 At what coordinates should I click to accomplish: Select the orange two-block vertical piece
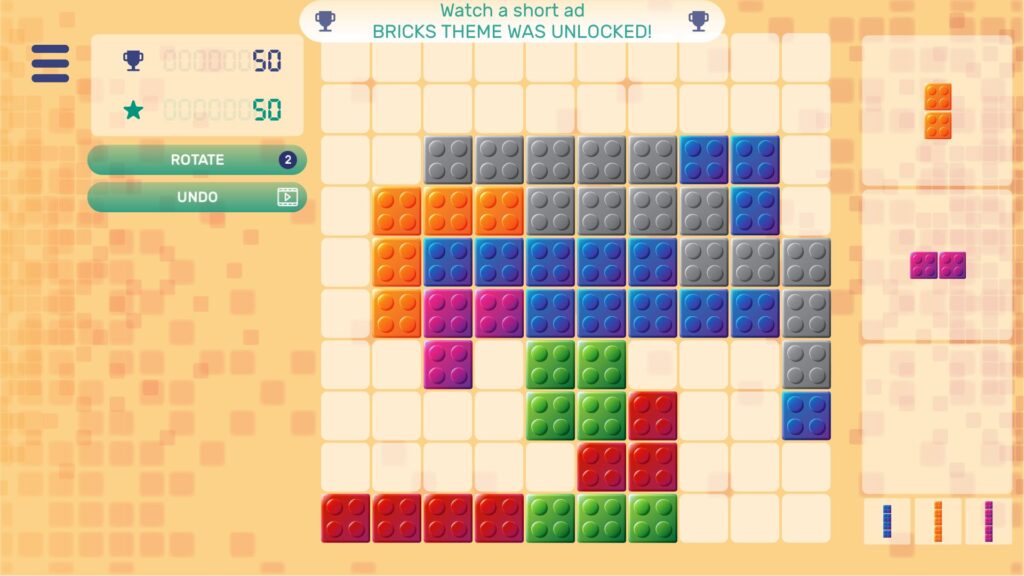937,111
